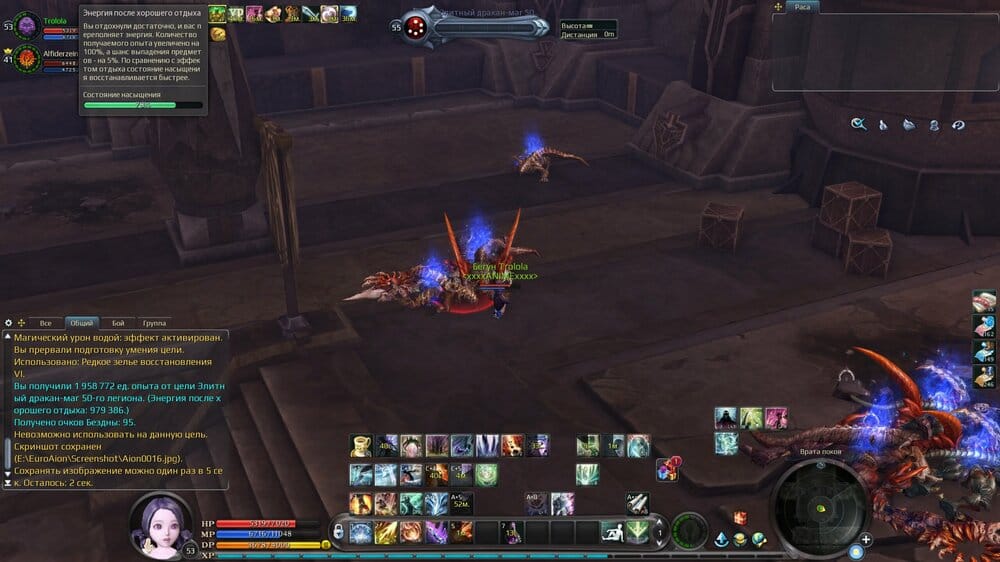Select the "Все" chat tab
1000x562 pixels.
coord(45,323)
